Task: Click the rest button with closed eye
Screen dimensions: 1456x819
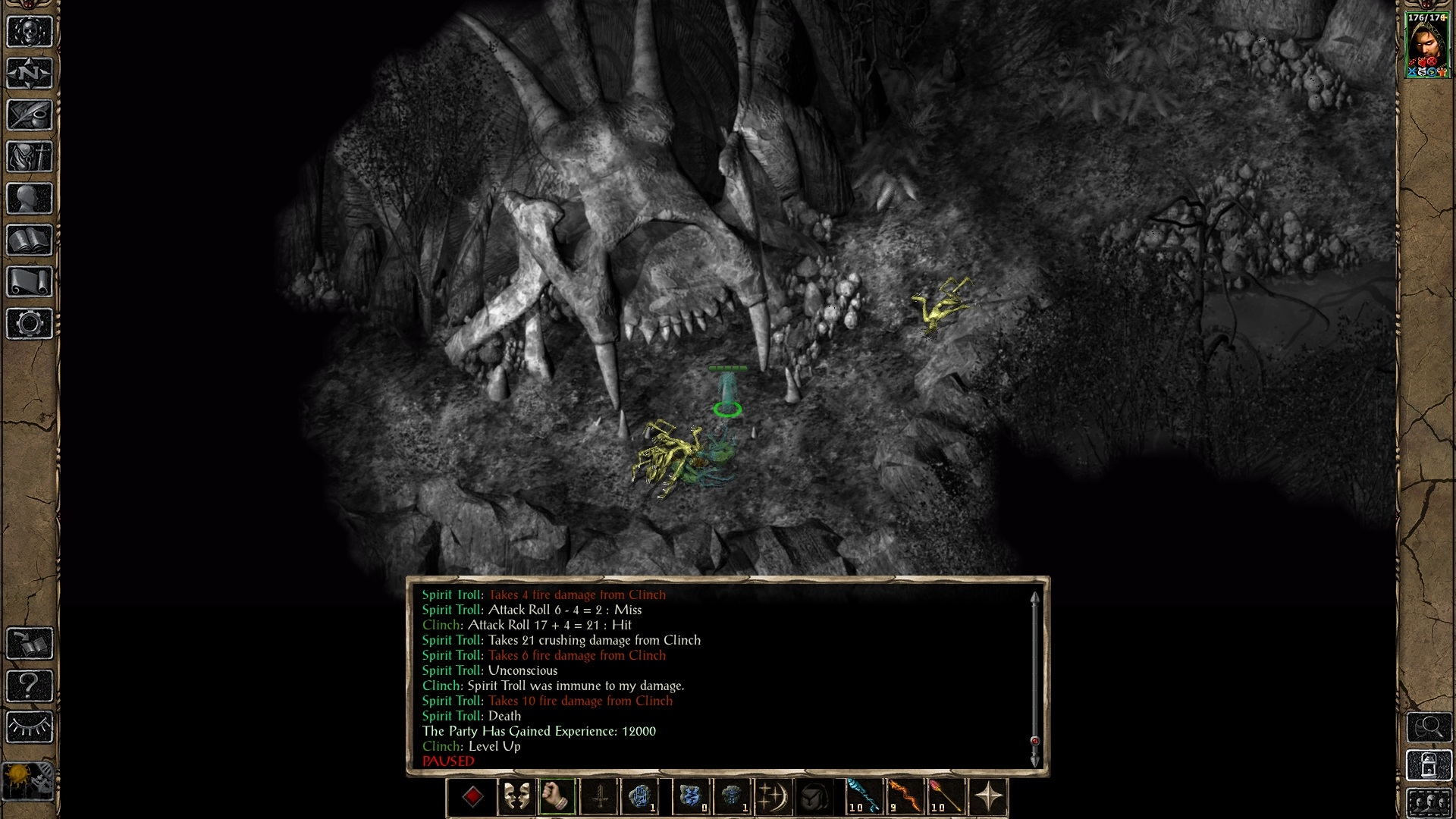Action: (30, 727)
